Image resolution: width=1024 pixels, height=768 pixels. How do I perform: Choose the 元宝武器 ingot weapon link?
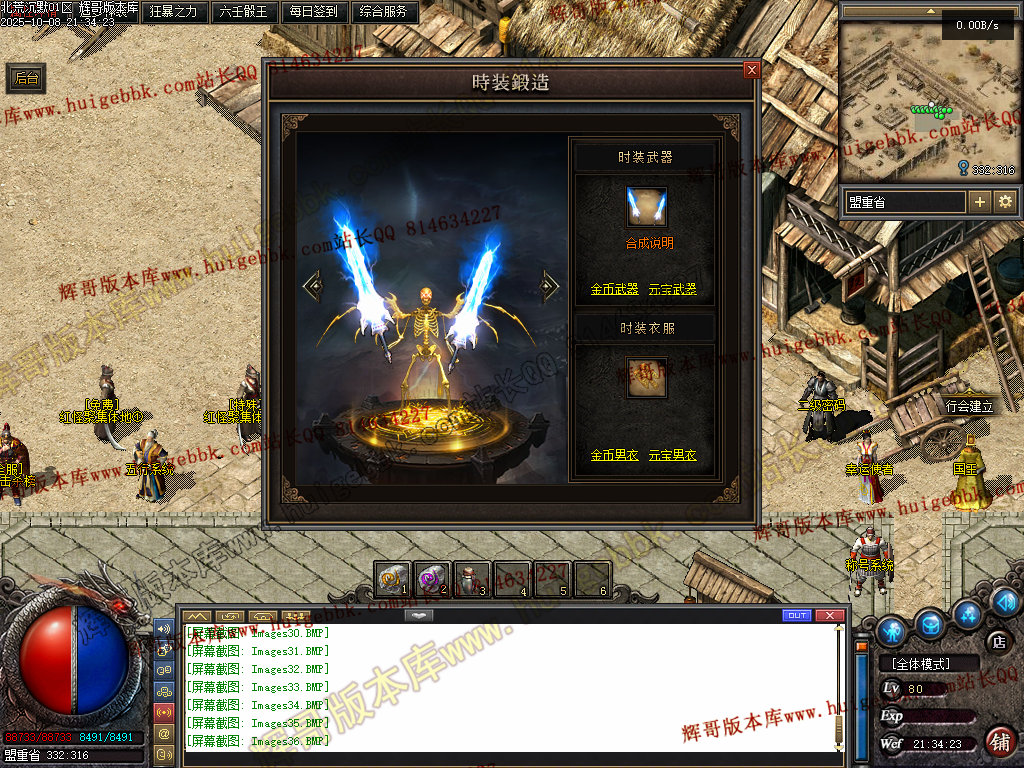point(672,290)
